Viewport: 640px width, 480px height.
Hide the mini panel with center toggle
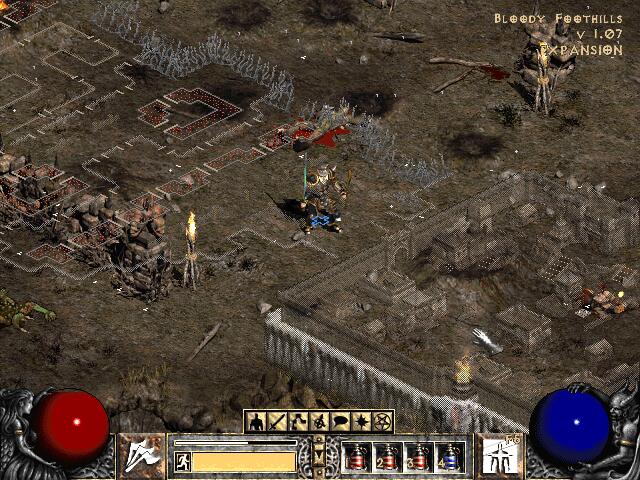pos(319,454)
